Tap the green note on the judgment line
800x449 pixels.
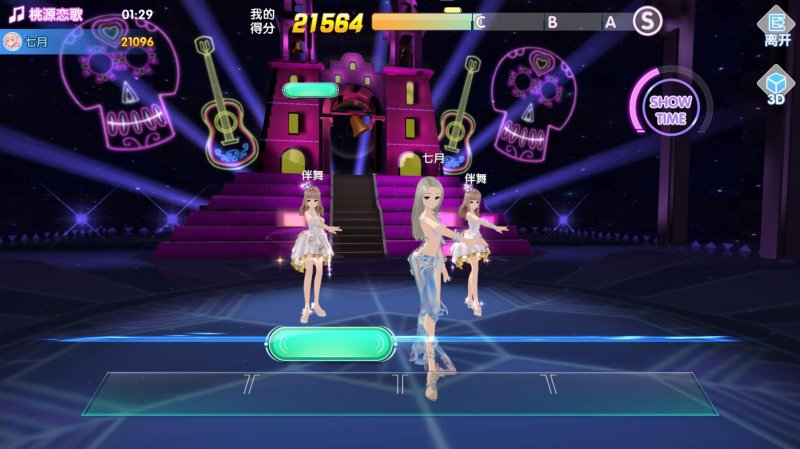coord(326,343)
